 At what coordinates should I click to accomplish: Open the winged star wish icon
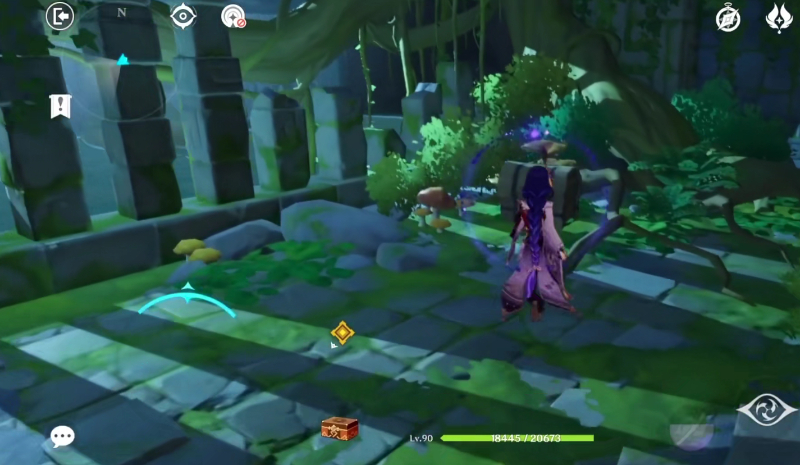click(779, 17)
